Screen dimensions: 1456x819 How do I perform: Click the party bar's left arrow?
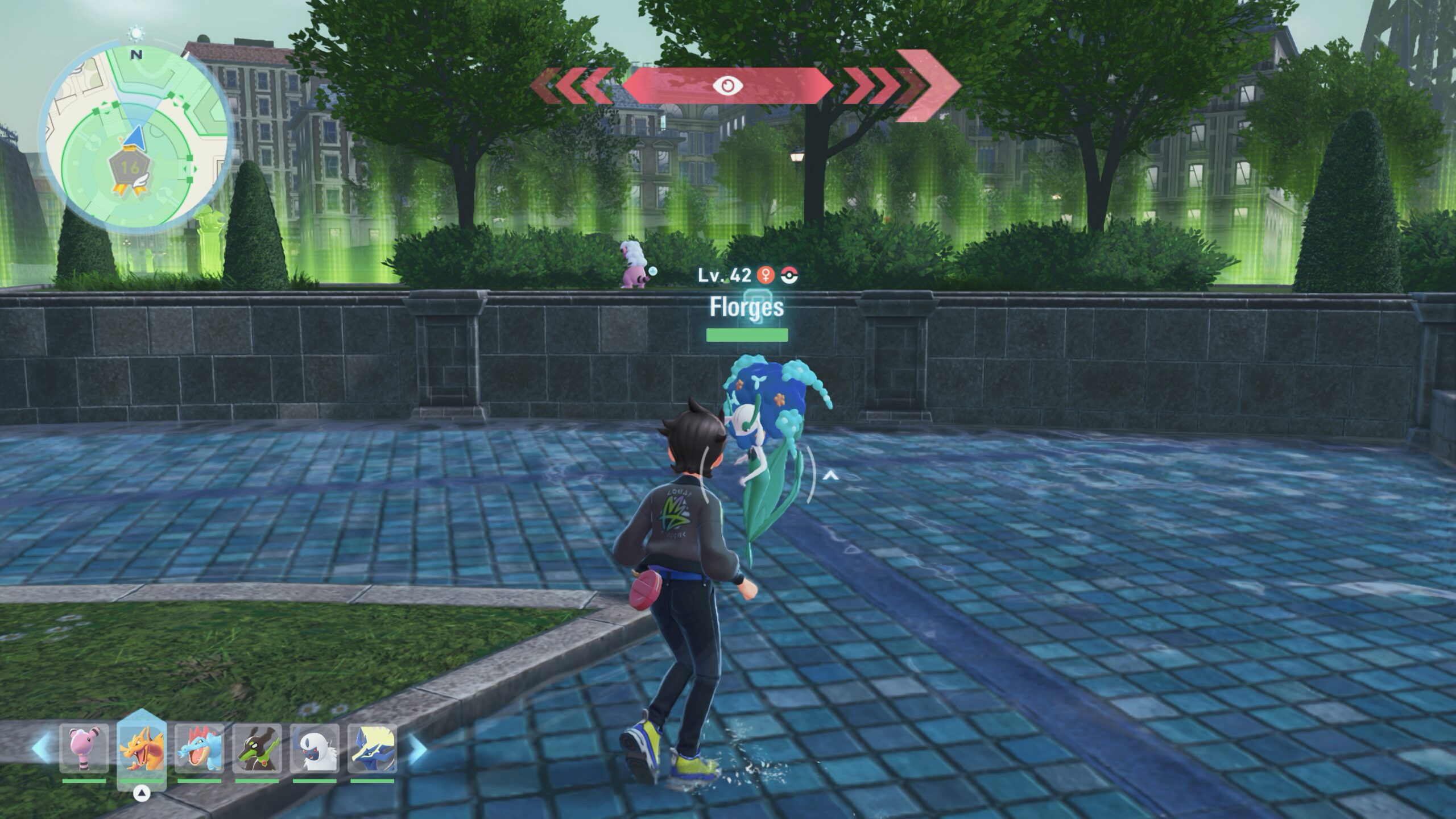[x=41, y=748]
